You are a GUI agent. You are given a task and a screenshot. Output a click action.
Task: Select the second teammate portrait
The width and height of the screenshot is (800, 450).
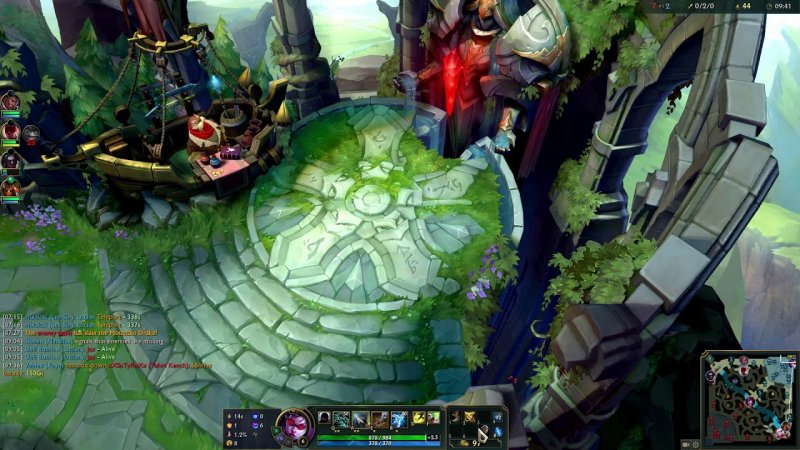pos(10,130)
